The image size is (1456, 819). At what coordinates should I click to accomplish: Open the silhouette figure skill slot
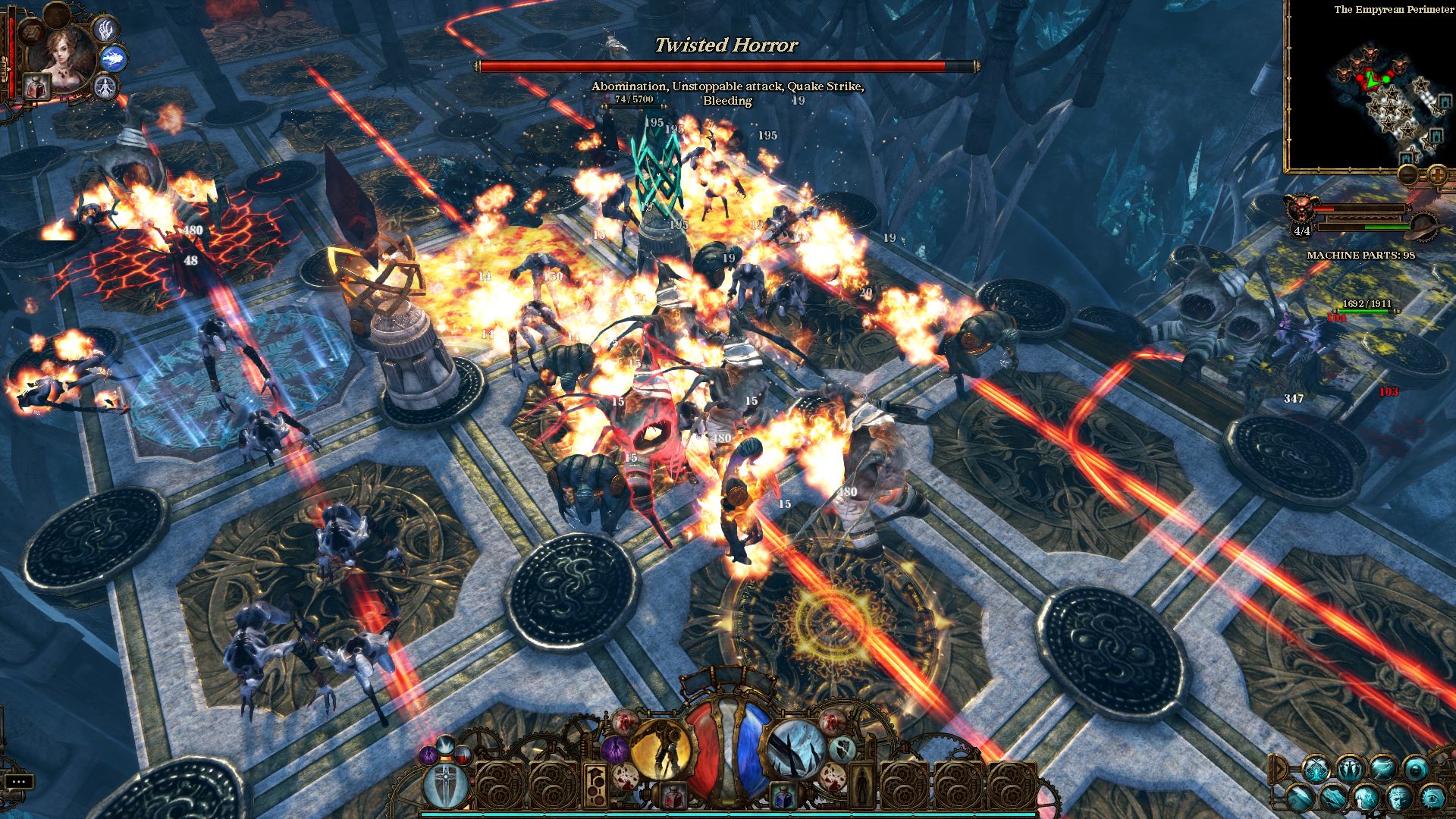tap(861, 785)
